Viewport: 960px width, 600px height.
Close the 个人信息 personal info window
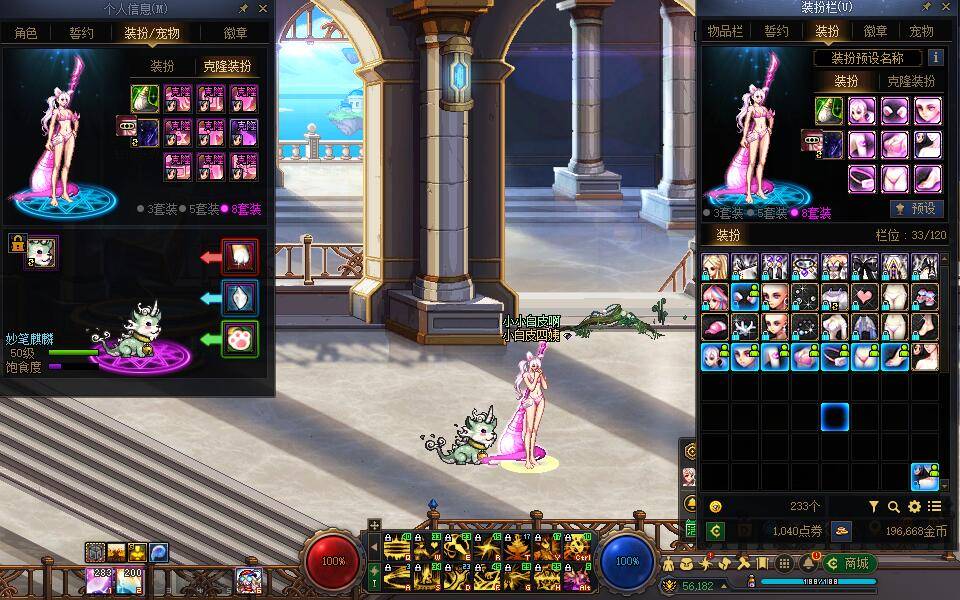(263, 9)
